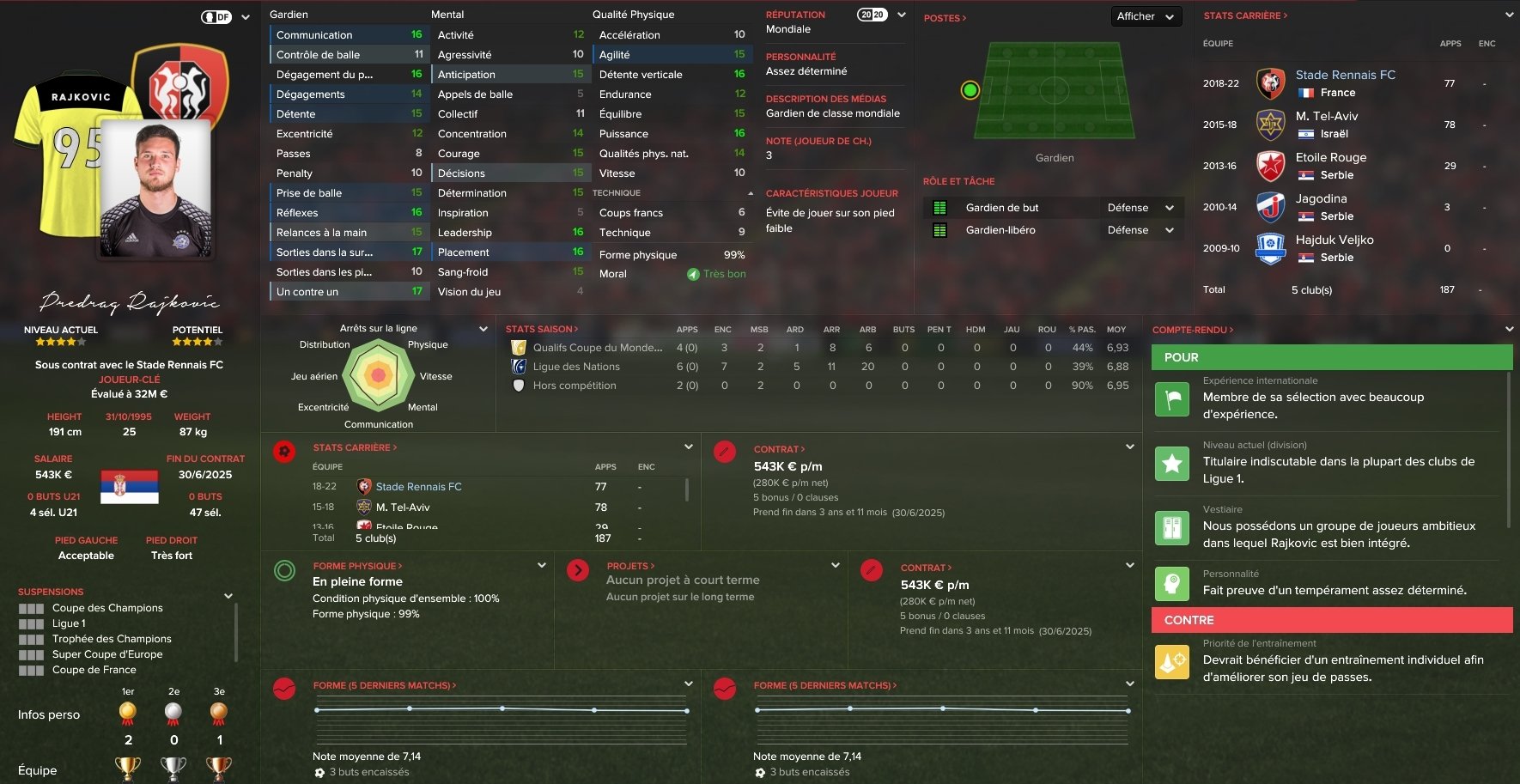Click the Hajduk Veljko career entry

[1334, 240]
